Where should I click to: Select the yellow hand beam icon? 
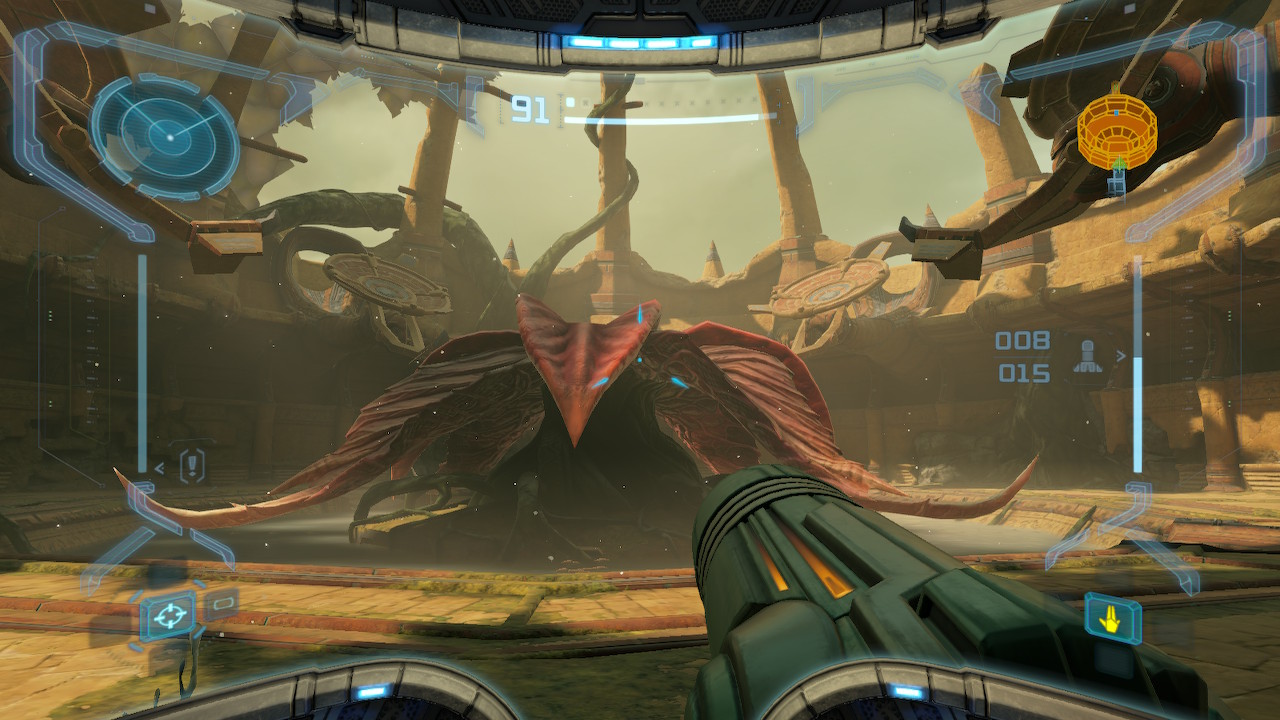(1112, 619)
